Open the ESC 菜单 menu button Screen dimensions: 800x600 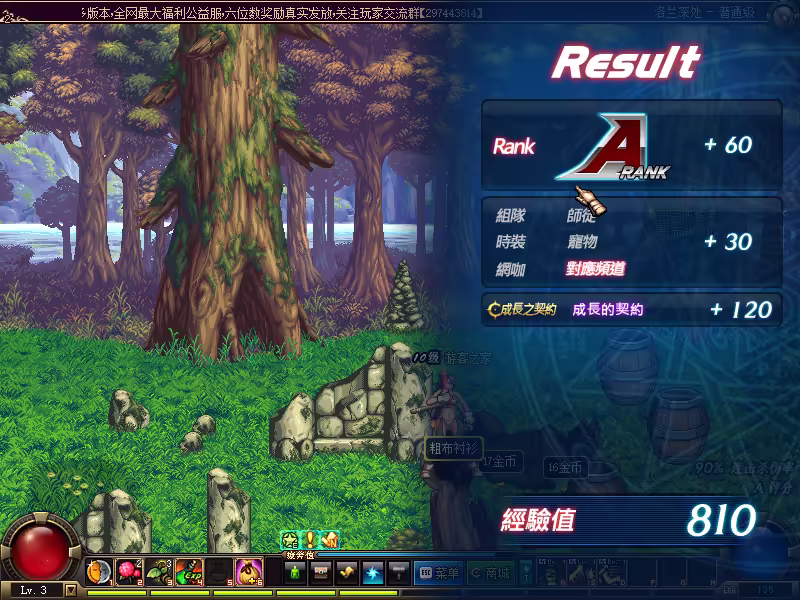tap(438, 572)
